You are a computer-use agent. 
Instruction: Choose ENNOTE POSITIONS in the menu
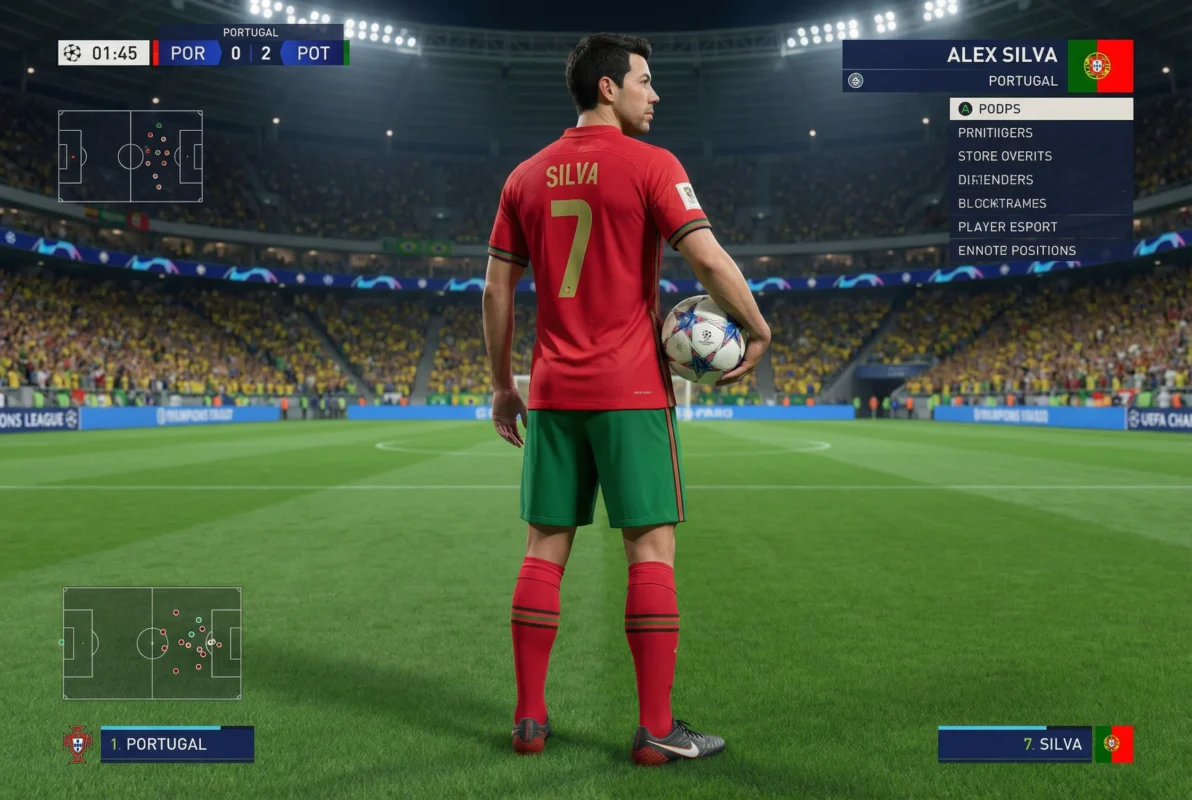pyautogui.click(x=1040, y=250)
